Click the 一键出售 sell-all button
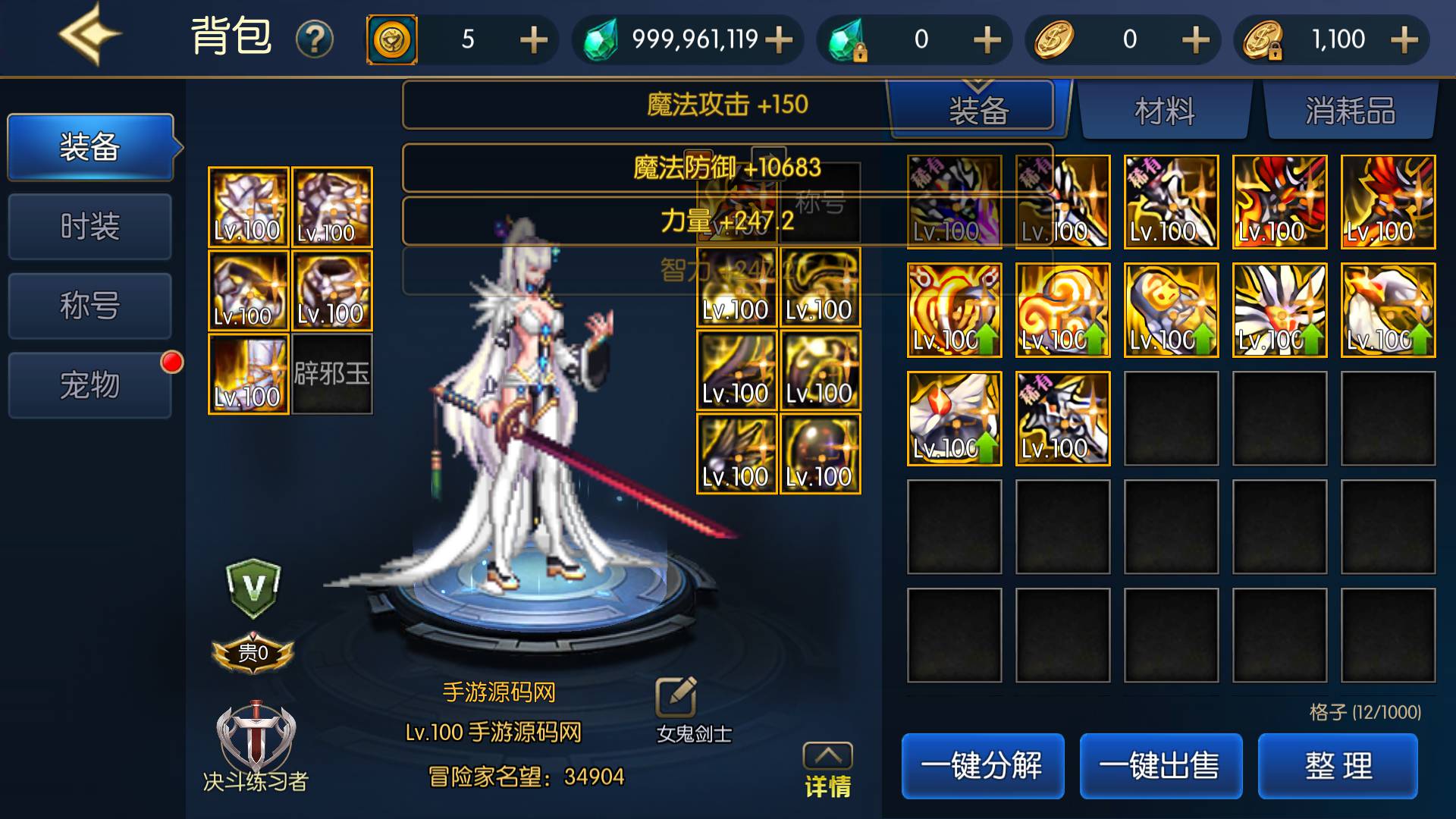1456x819 pixels. coord(1160,766)
